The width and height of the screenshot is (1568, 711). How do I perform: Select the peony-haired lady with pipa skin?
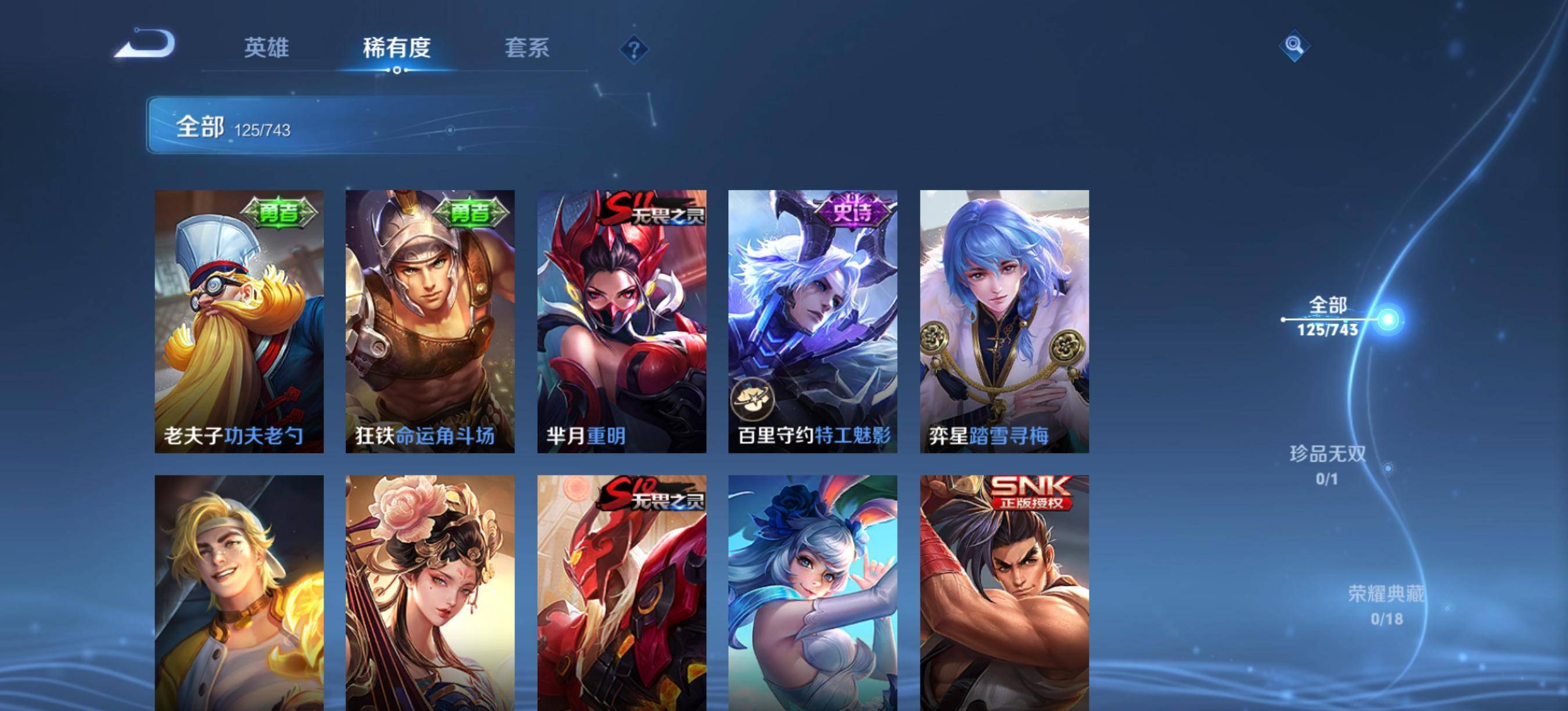430,592
